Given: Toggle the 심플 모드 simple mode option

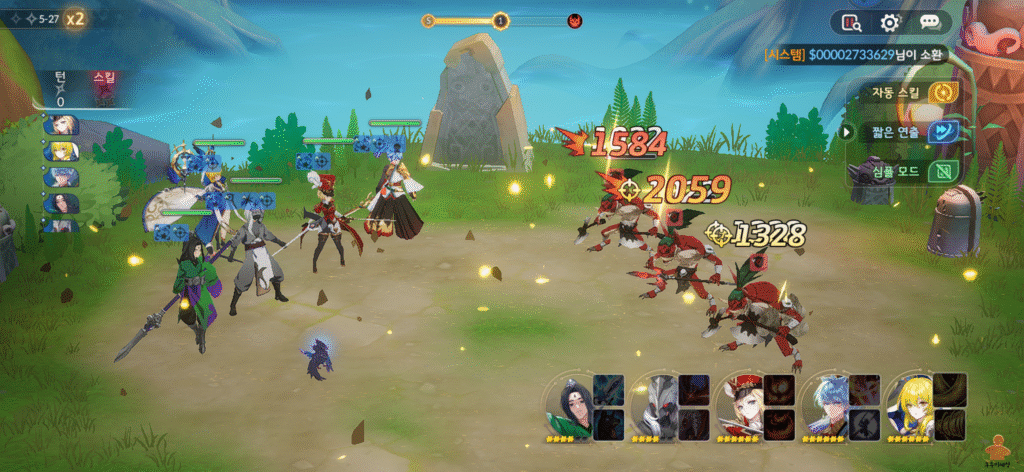Looking at the screenshot, I should (940, 171).
